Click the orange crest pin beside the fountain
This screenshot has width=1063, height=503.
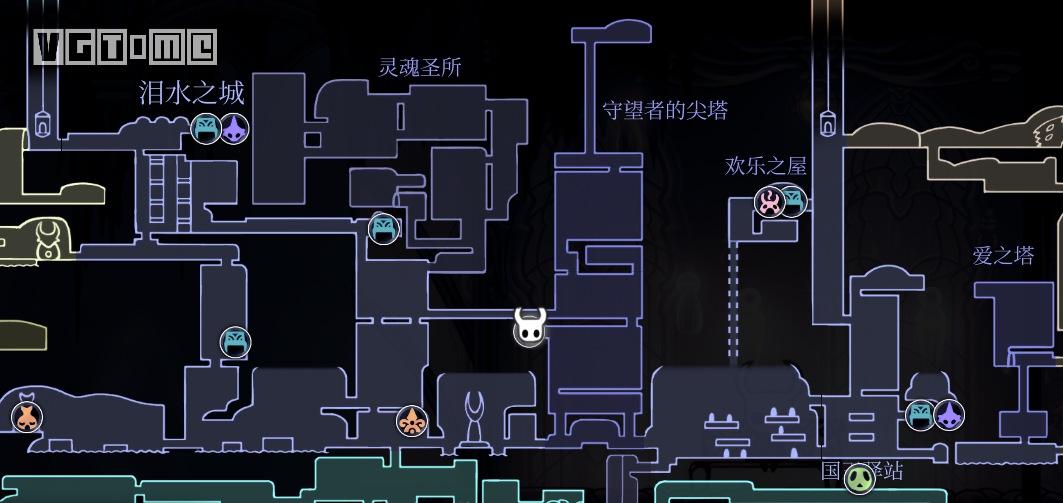tap(411, 421)
